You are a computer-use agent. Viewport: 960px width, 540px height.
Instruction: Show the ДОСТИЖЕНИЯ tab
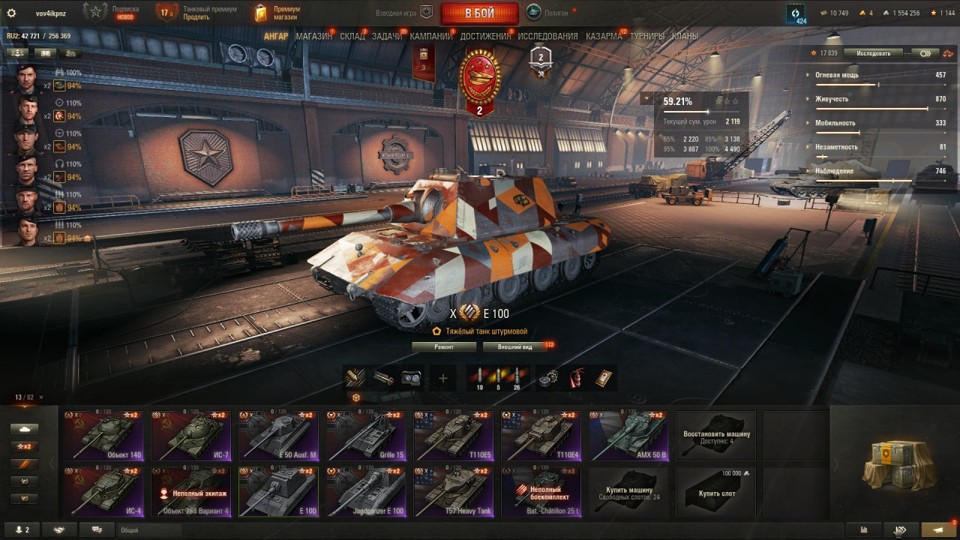(x=485, y=36)
